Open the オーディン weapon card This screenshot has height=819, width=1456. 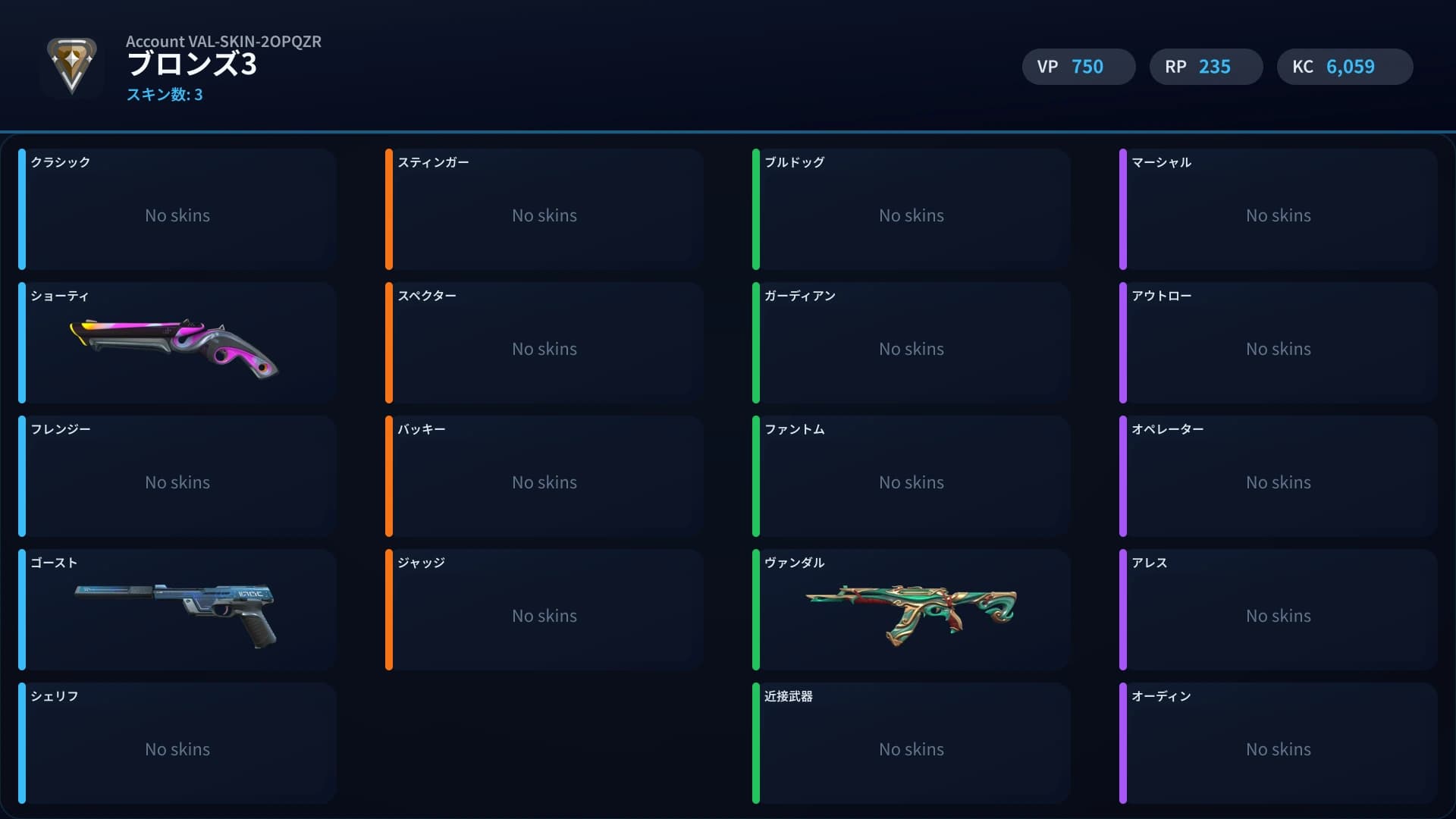pyautogui.click(x=1279, y=743)
